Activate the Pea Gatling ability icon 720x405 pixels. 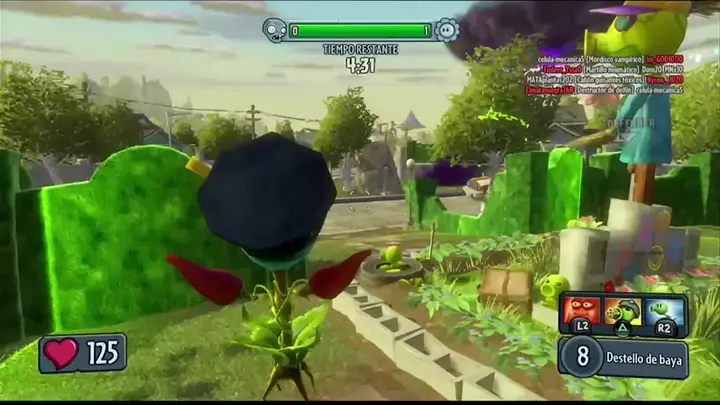(x=623, y=310)
